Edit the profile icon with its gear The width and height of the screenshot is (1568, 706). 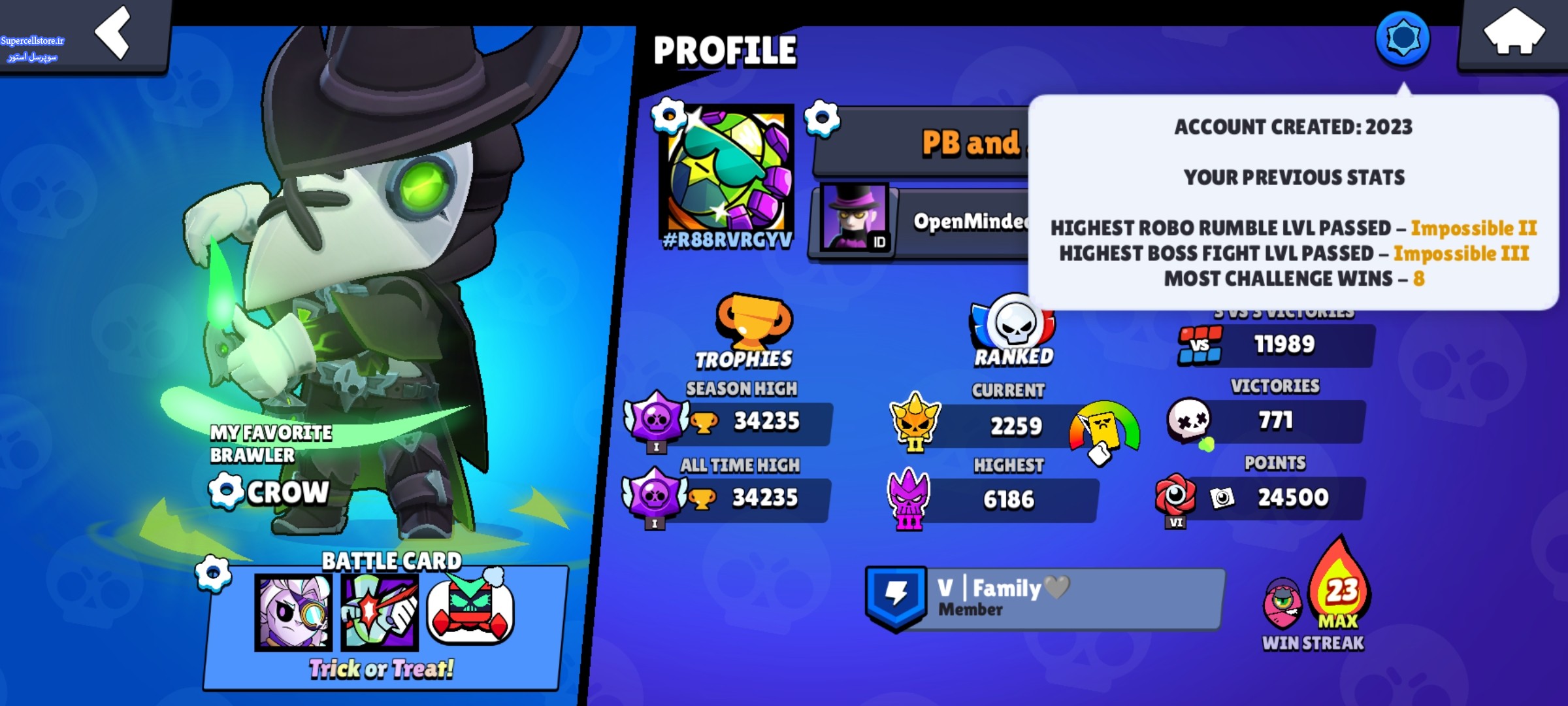click(x=668, y=116)
